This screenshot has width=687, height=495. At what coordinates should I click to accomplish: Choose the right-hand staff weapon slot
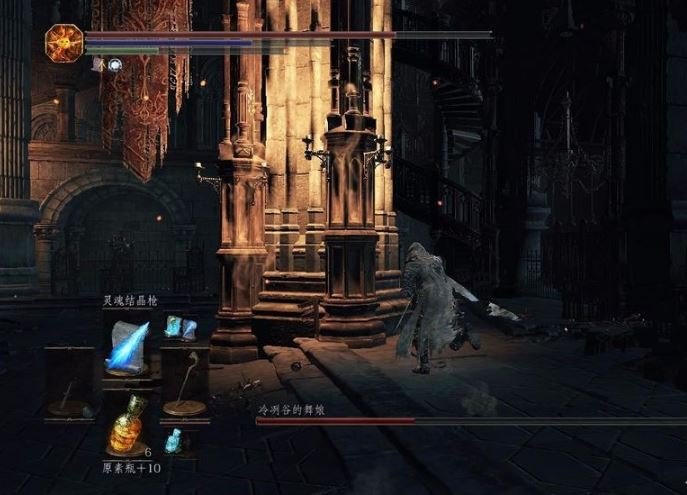(x=184, y=384)
